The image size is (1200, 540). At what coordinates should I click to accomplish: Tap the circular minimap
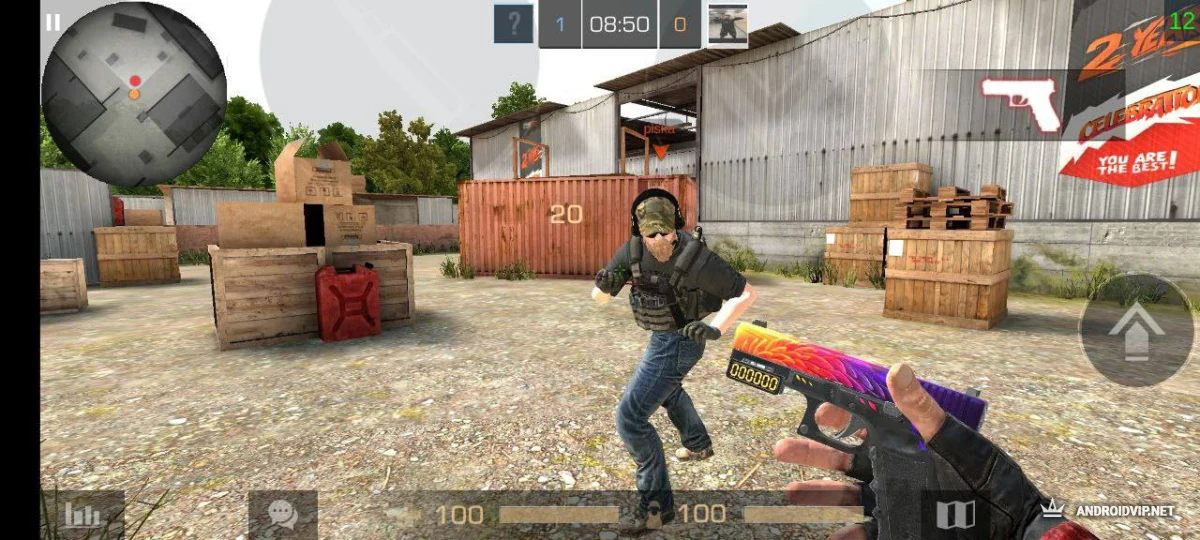[x=134, y=94]
